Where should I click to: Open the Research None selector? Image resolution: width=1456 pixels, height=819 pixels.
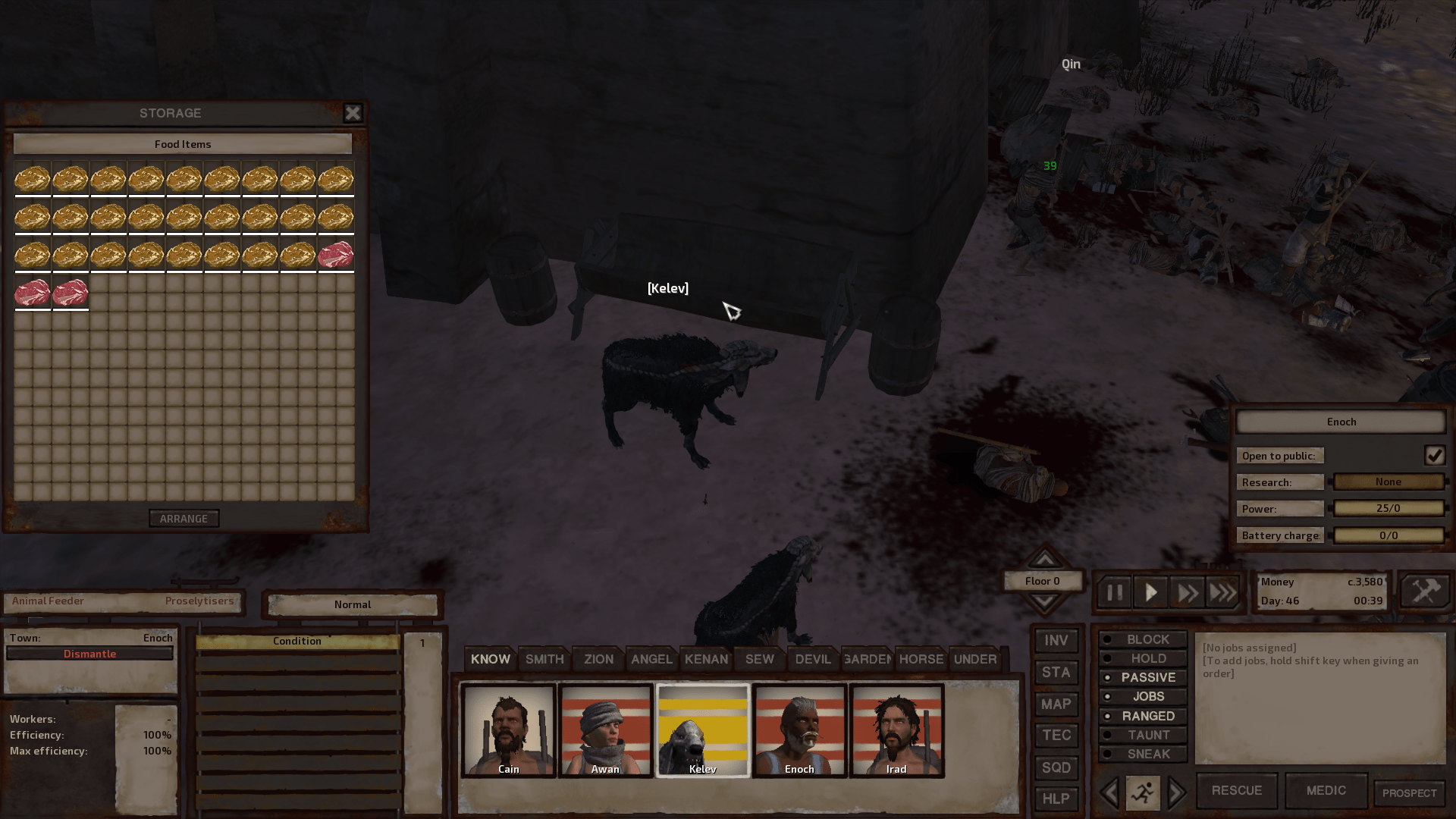click(1389, 482)
